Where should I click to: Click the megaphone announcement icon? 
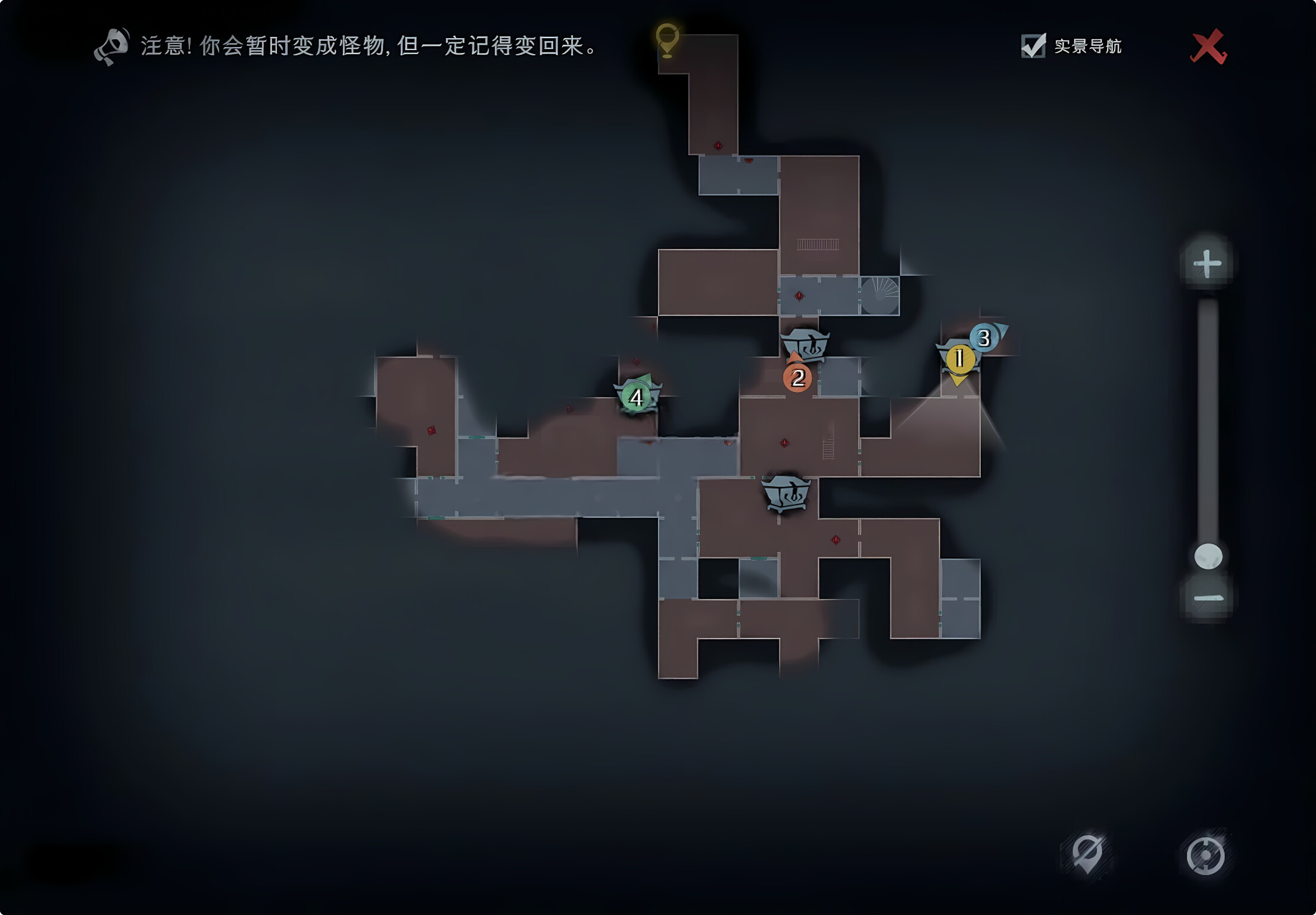(x=111, y=46)
